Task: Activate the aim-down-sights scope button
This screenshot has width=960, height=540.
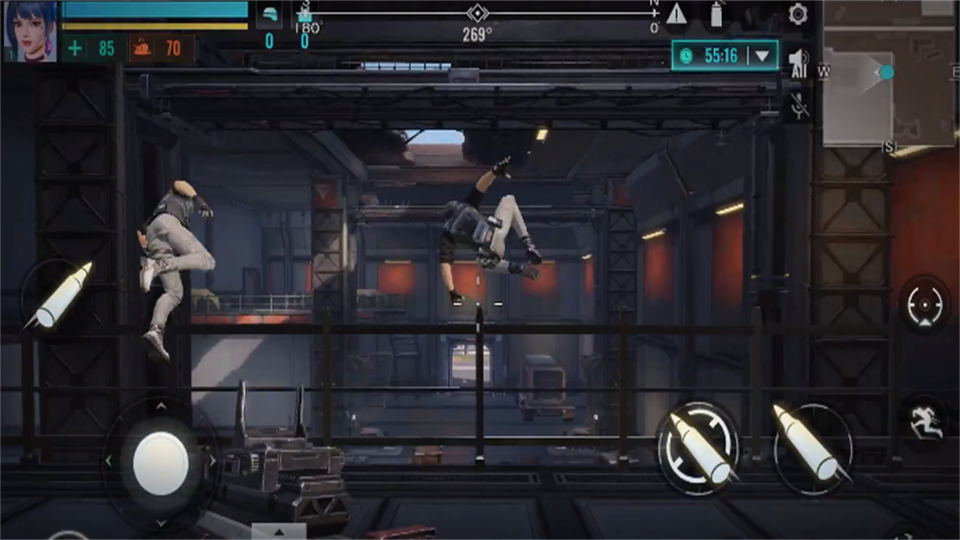Action: point(924,306)
